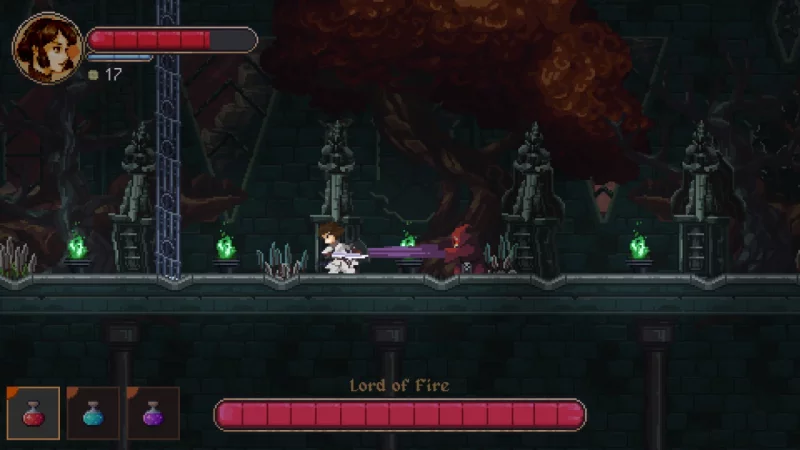
Task: Click the heroine portrait
Action: [47, 48]
